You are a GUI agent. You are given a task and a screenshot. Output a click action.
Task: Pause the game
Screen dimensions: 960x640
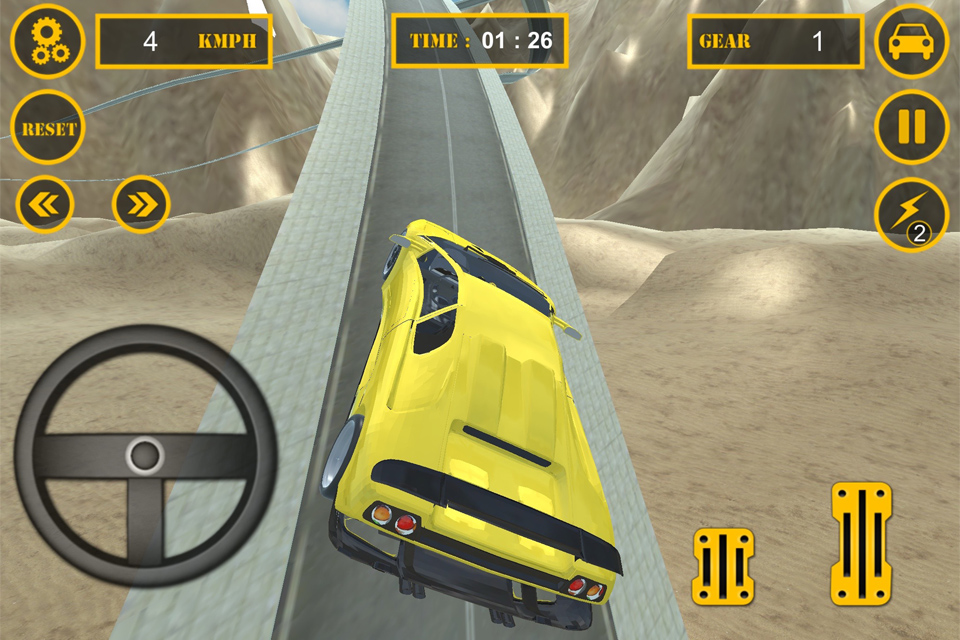[911, 127]
